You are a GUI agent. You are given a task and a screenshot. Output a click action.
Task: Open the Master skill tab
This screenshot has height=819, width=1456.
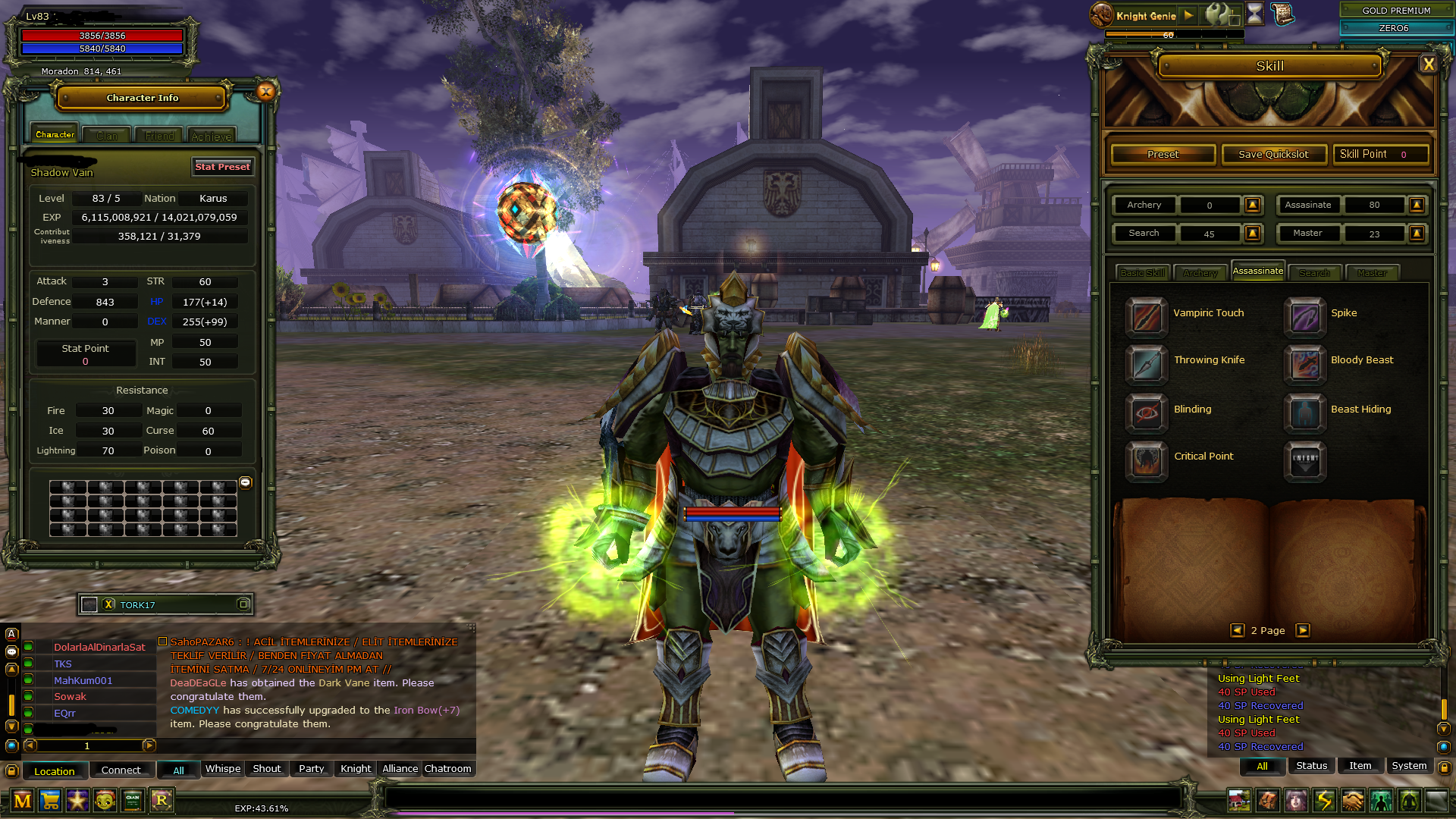(x=1372, y=273)
